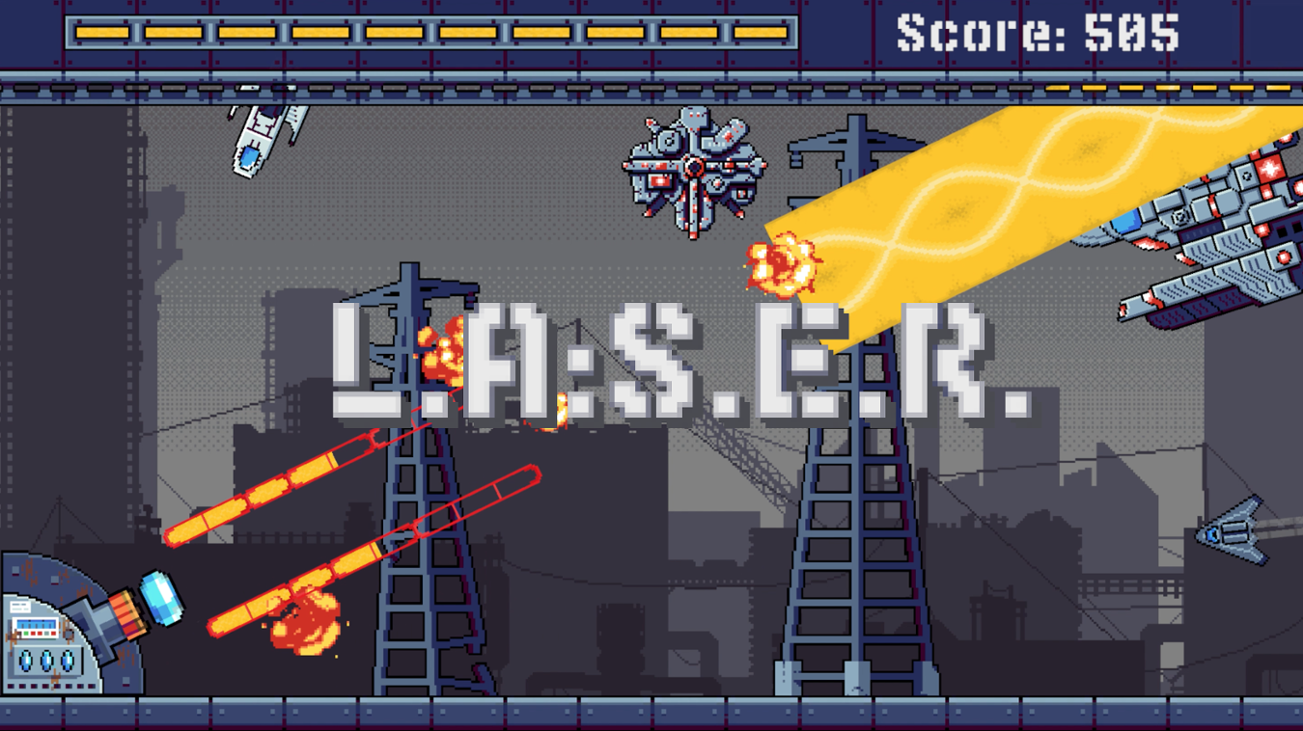Toggle the middle oval indicator light

(45, 660)
